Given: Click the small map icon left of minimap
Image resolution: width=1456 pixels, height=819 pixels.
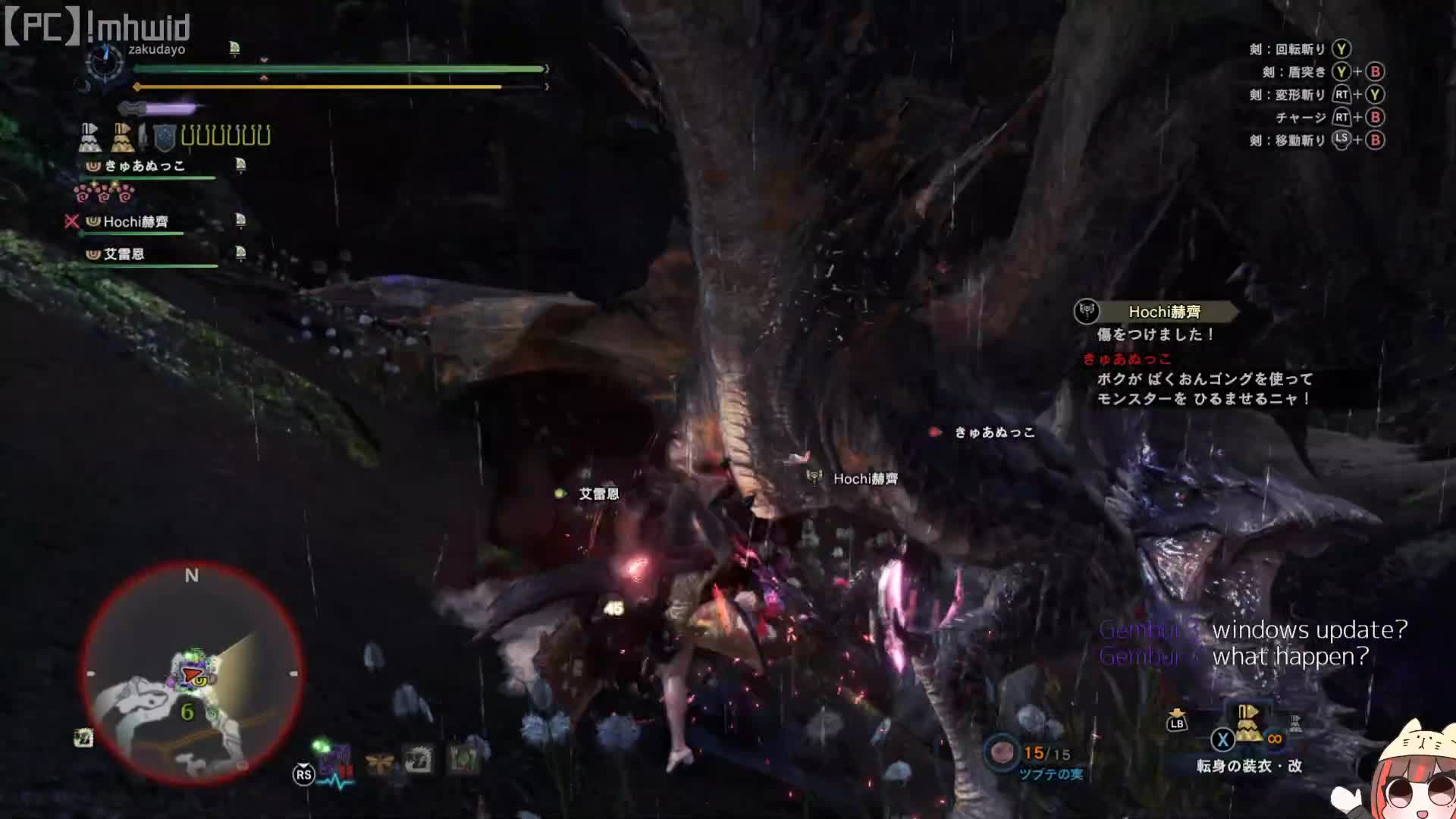Looking at the screenshot, I should pyautogui.click(x=83, y=737).
